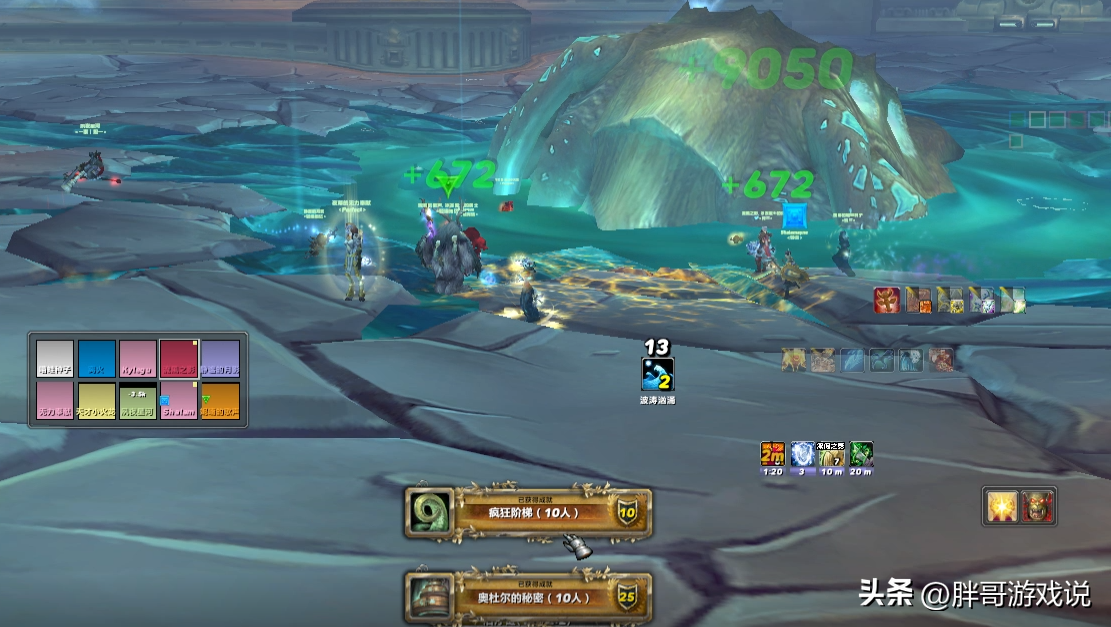Open the 奥杜尔的秘密 (10人) achievement popup
The width and height of the screenshot is (1111, 627).
coord(528,597)
